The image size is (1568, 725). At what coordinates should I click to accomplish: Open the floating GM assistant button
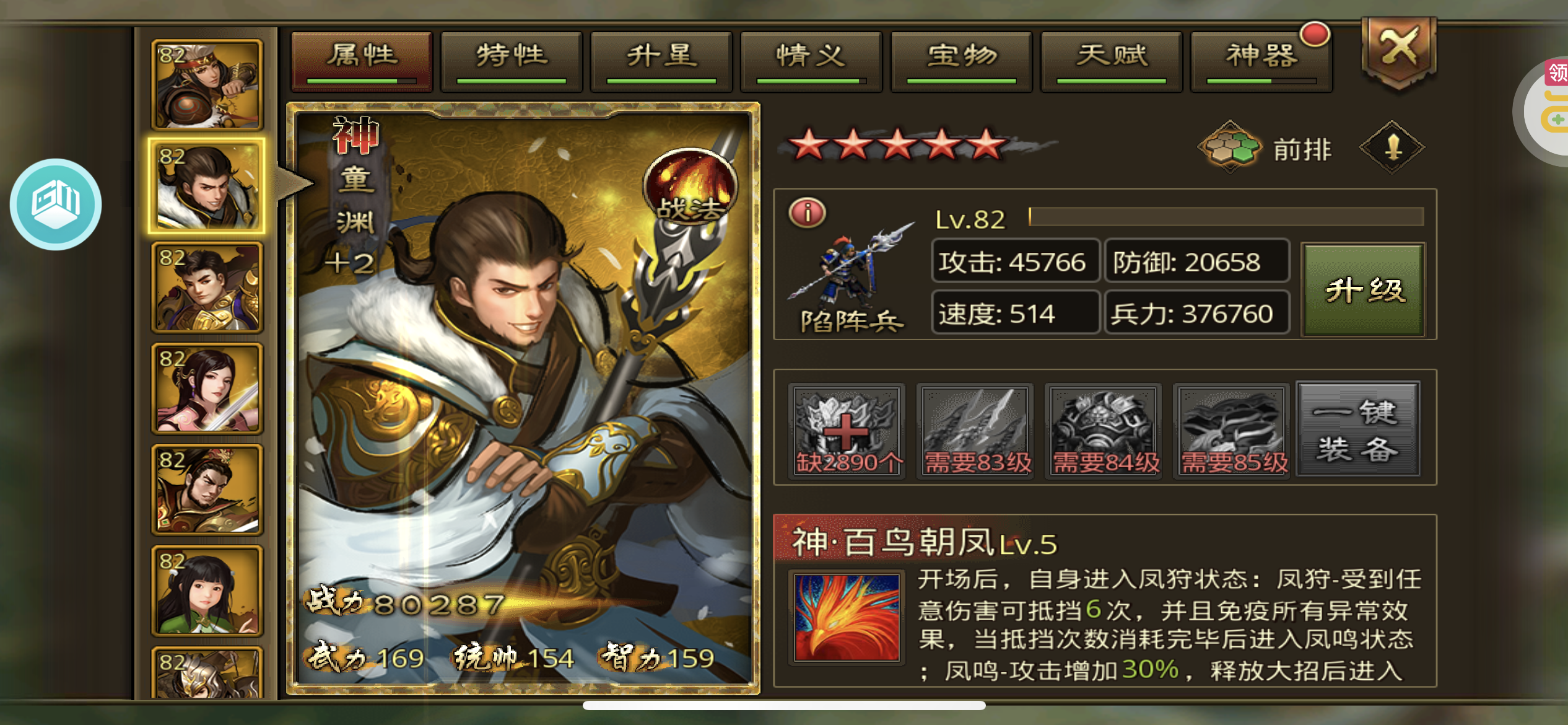pyautogui.click(x=56, y=204)
